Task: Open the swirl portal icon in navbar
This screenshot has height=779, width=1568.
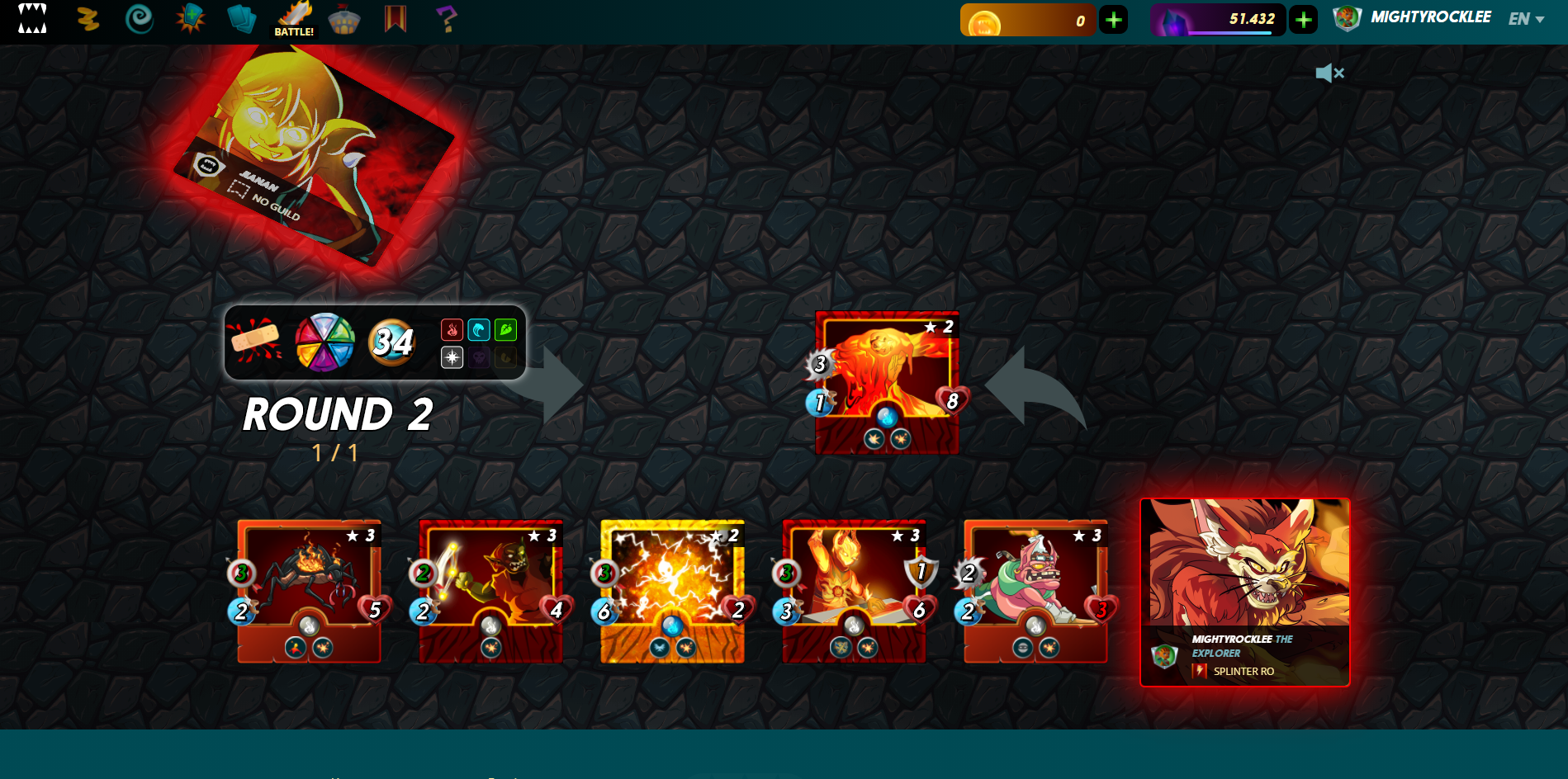Action: [x=138, y=17]
